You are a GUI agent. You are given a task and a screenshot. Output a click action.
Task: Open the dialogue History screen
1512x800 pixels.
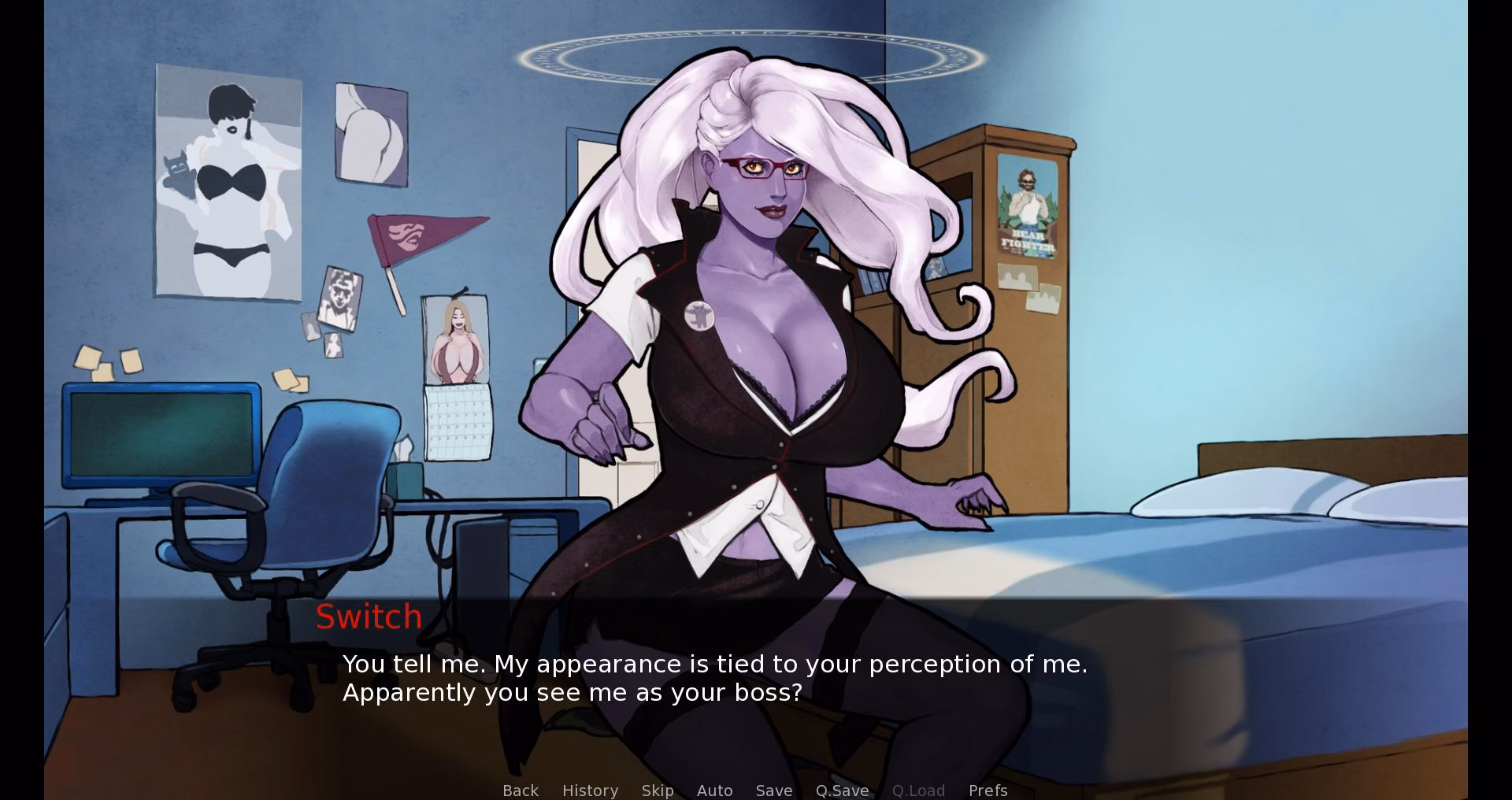(590, 791)
